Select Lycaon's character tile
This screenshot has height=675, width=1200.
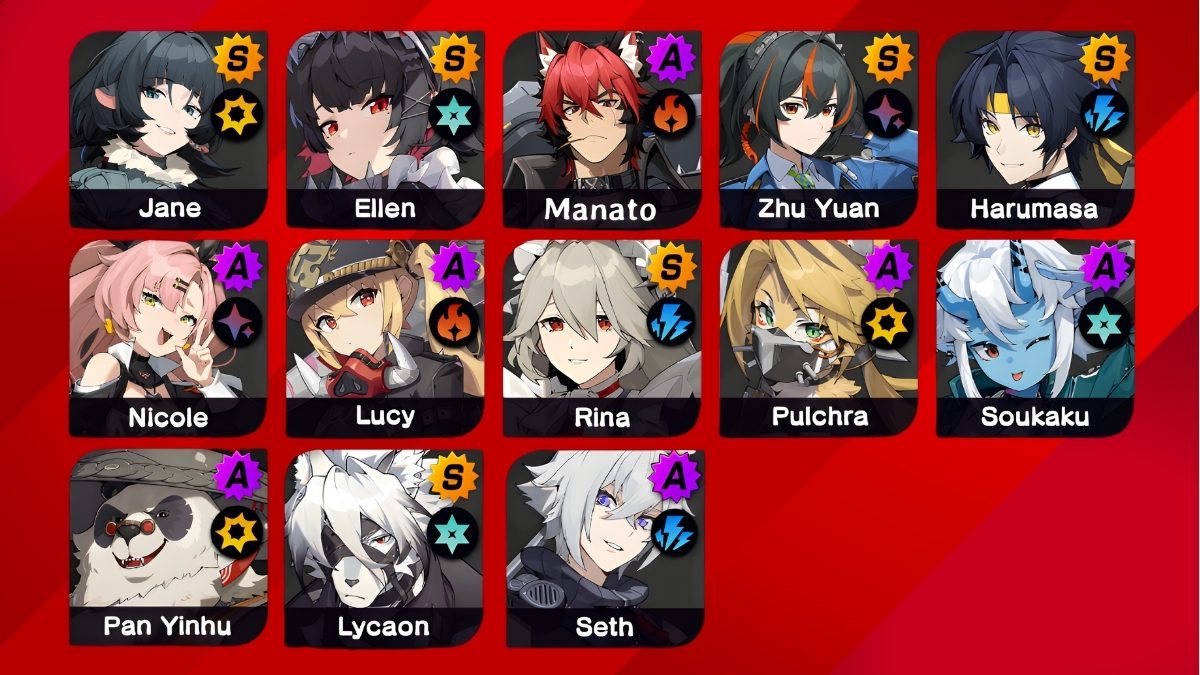pos(385,547)
